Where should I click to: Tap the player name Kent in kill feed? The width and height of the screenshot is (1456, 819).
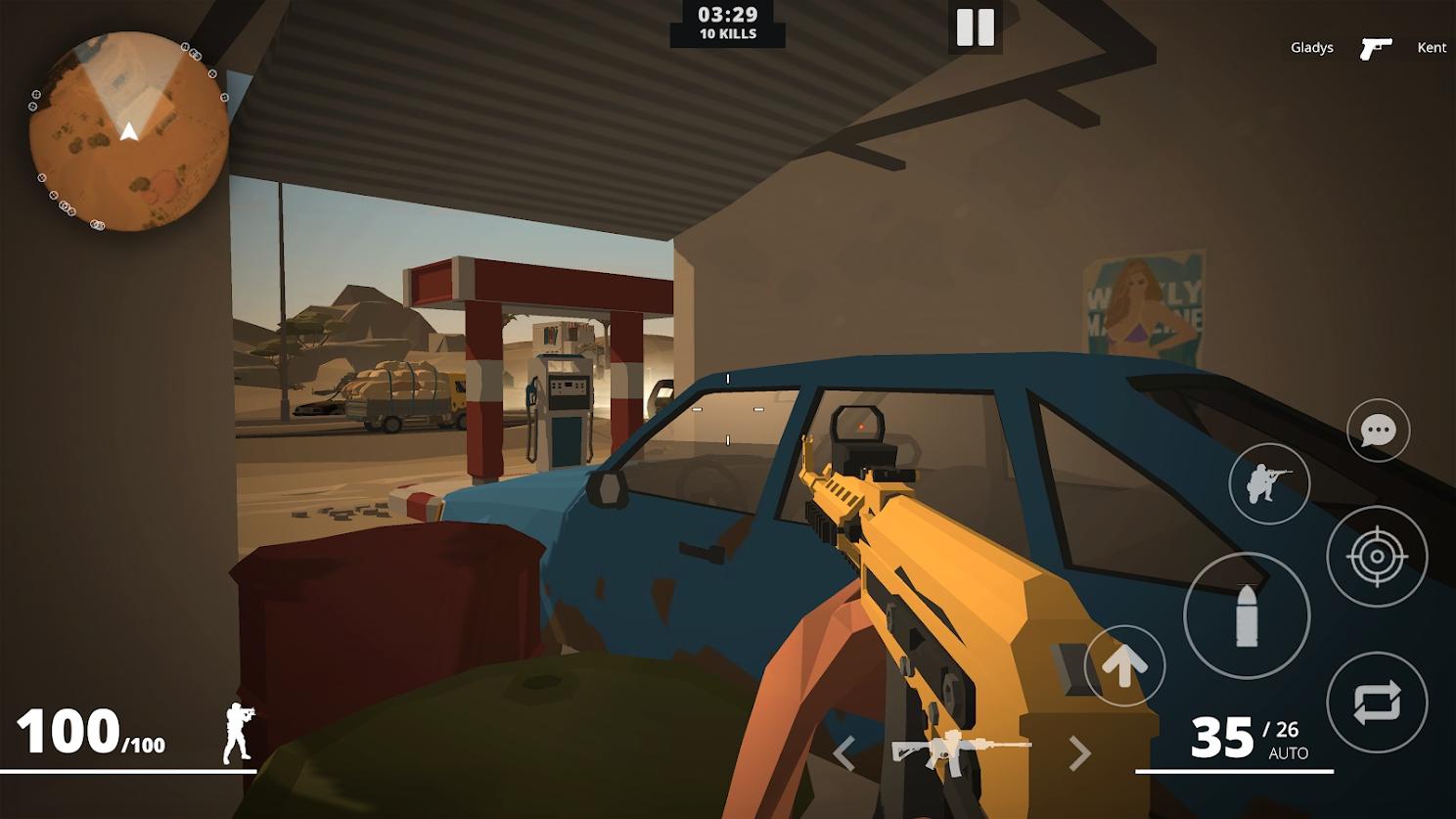1432,46
